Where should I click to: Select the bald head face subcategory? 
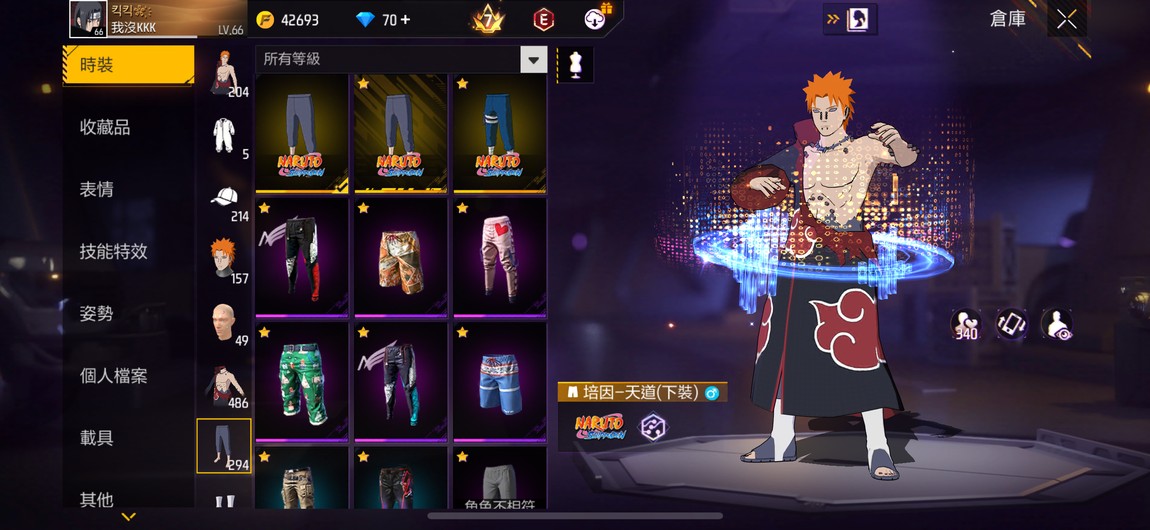click(224, 322)
